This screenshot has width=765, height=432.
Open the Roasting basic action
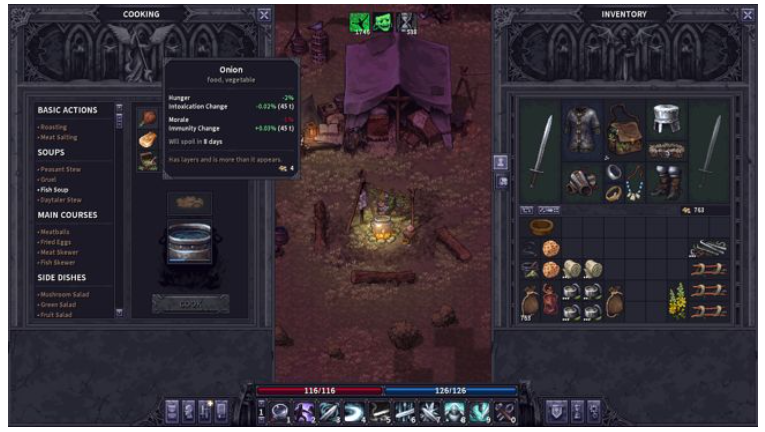point(53,127)
